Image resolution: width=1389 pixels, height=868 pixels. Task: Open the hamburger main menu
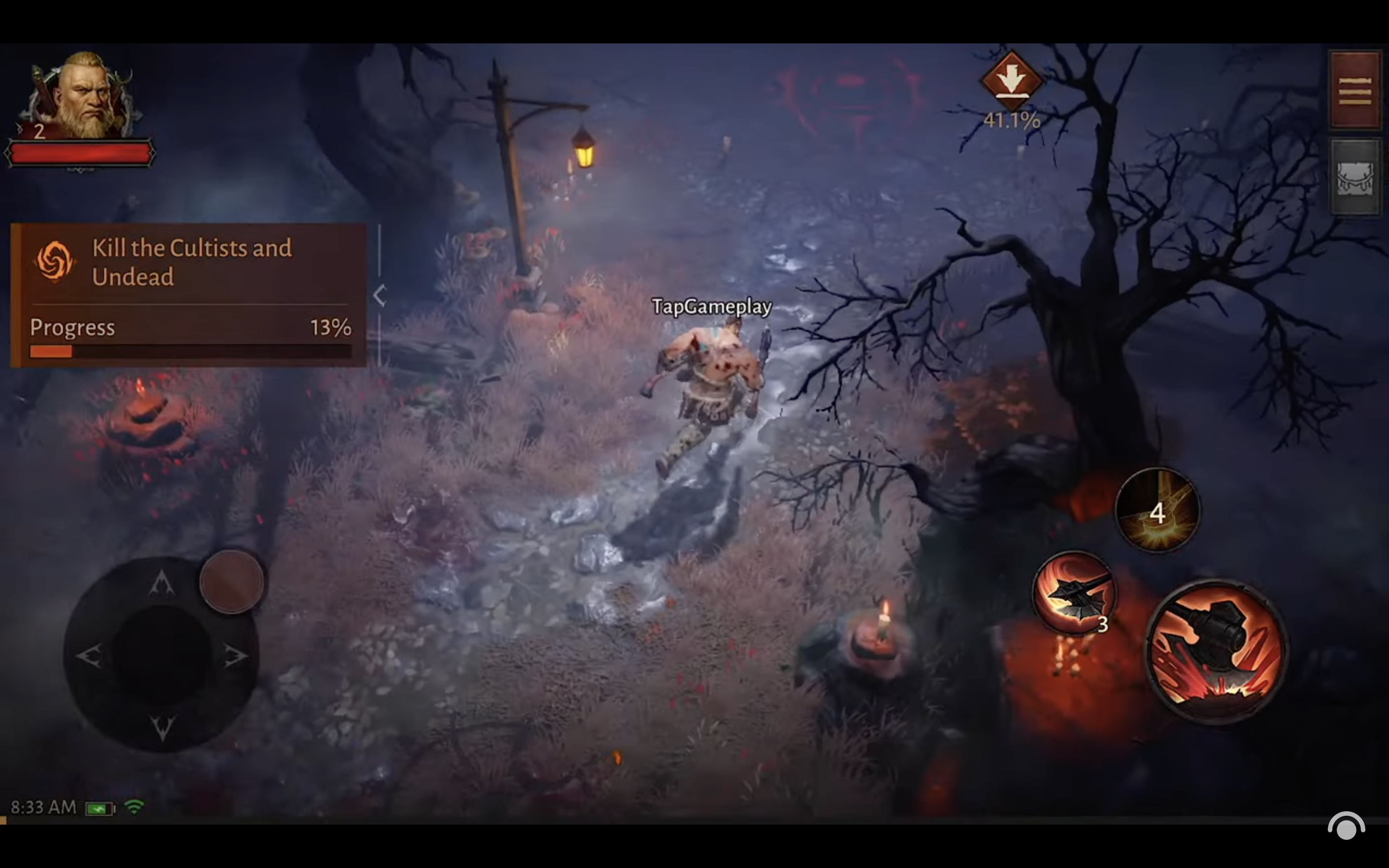tap(1355, 90)
